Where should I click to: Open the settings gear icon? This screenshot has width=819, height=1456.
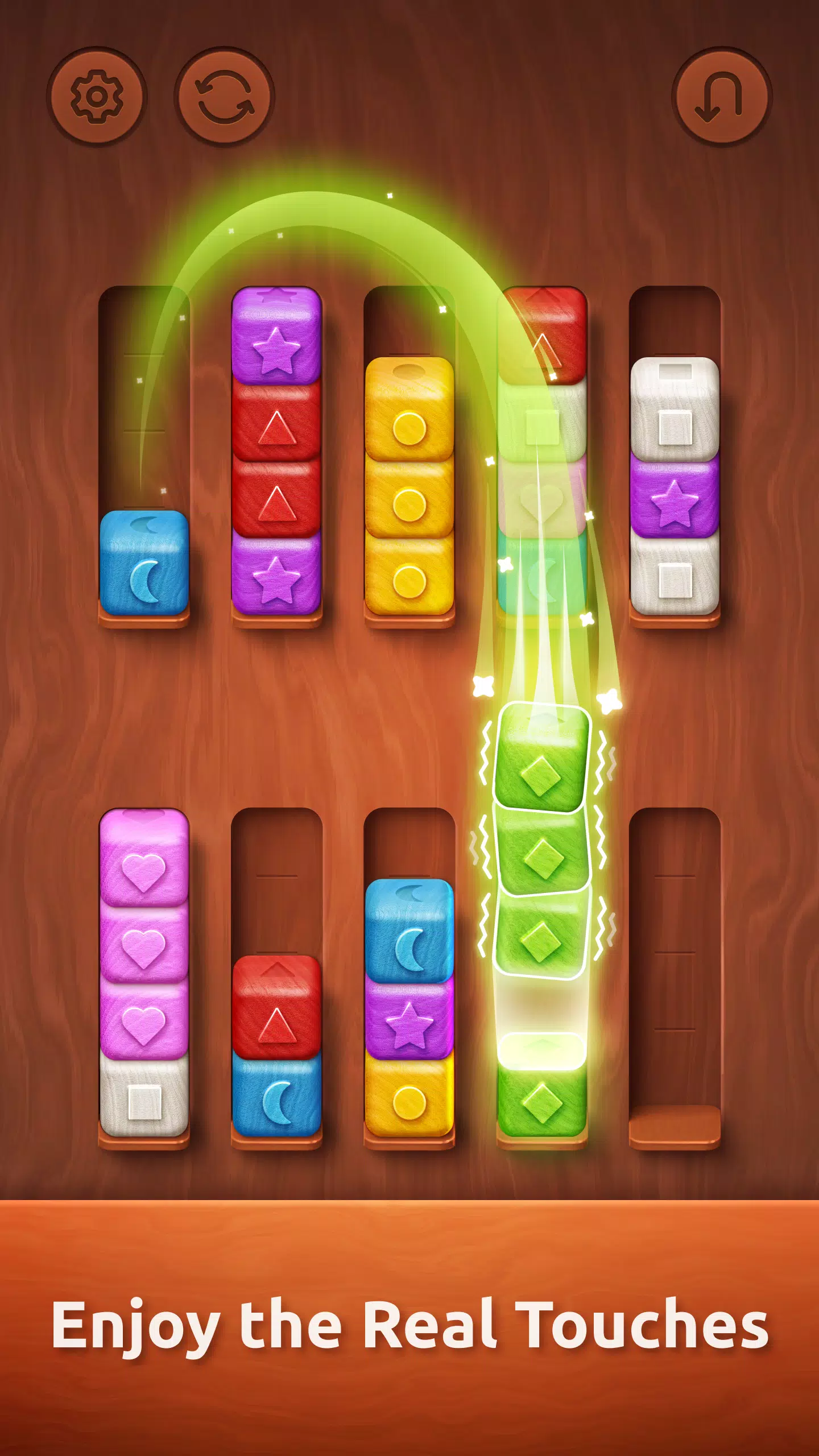pos(97,97)
